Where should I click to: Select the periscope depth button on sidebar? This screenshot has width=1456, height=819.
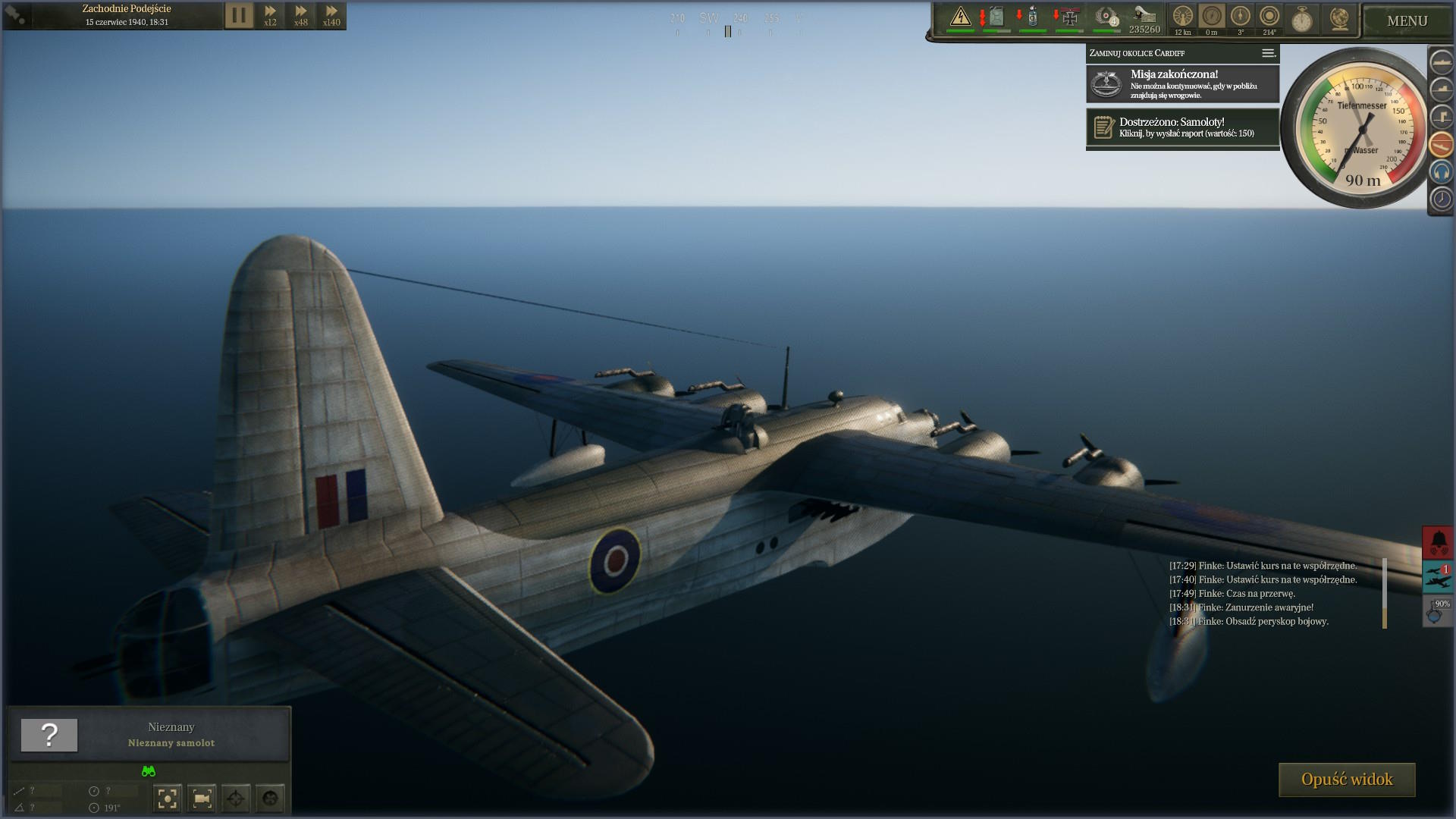tap(1441, 117)
